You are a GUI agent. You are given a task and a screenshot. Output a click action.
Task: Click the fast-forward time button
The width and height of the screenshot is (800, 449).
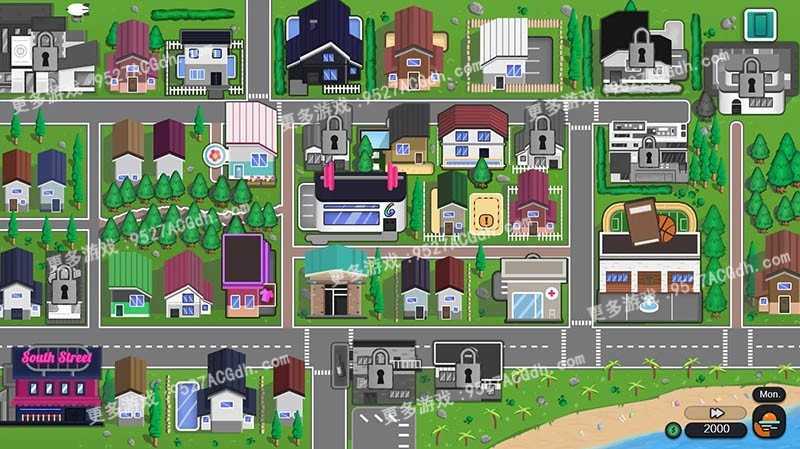point(716,413)
